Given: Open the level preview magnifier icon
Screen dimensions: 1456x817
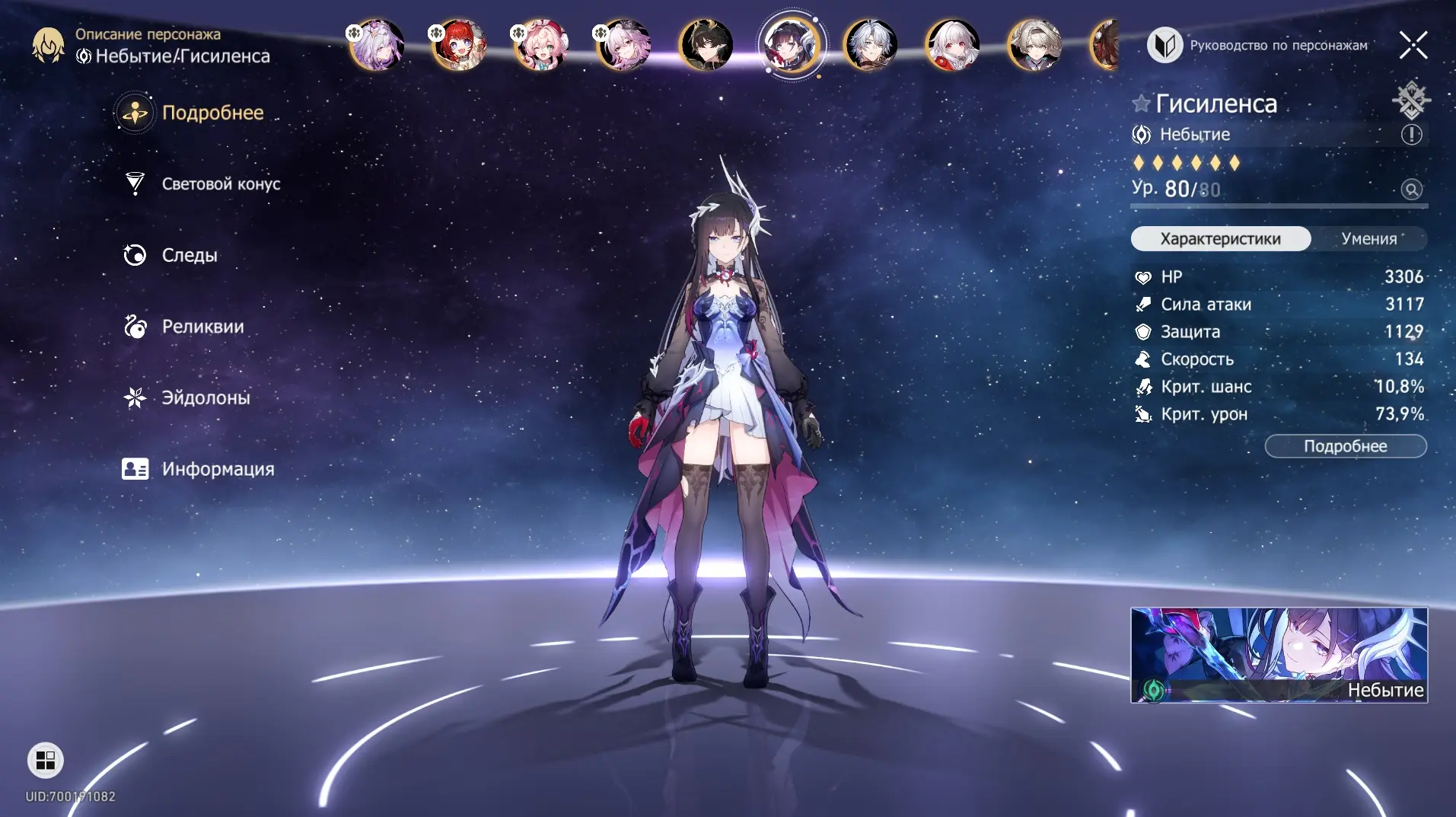Looking at the screenshot, I should (1411, 190).
